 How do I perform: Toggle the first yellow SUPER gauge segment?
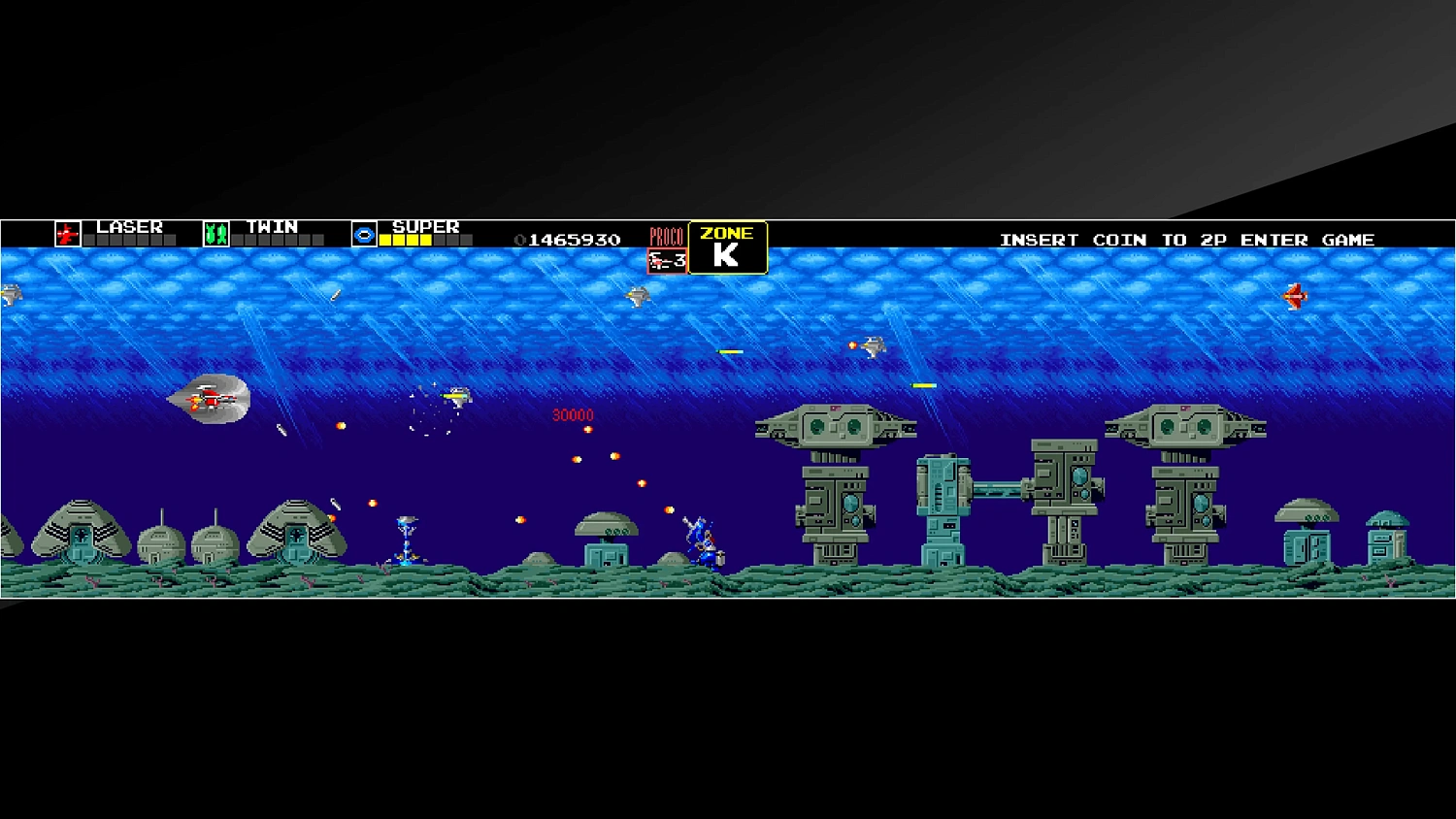click(385, 238)
